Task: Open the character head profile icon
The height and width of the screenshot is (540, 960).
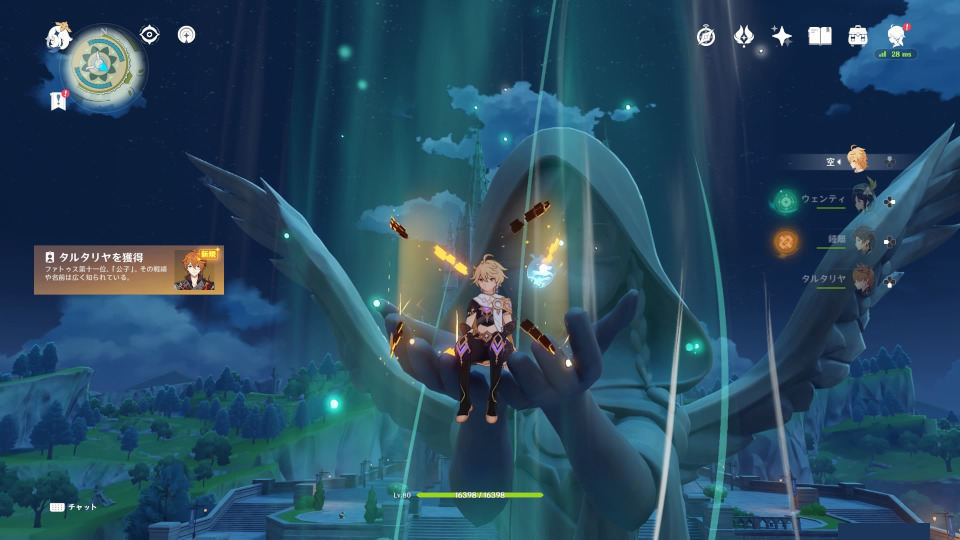Action: pyautogui.click(x=895, y=36)
